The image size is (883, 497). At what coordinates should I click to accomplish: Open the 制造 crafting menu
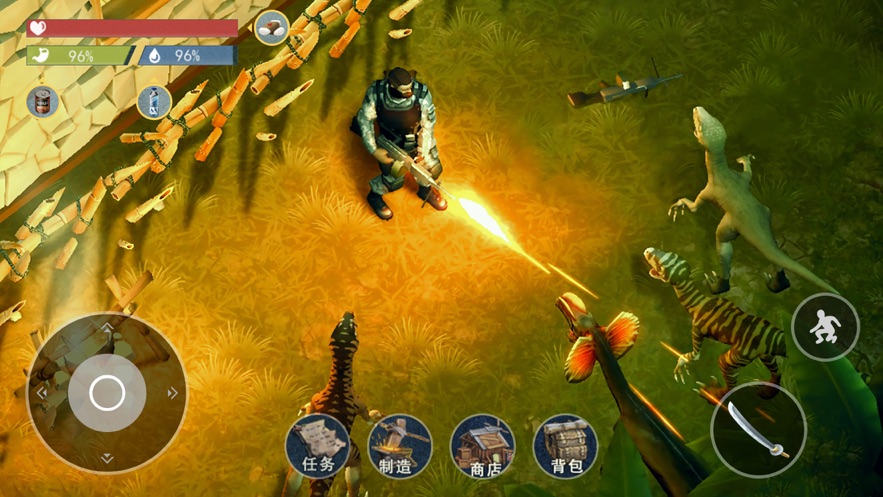pyautogui.click(x=400, y=446)
